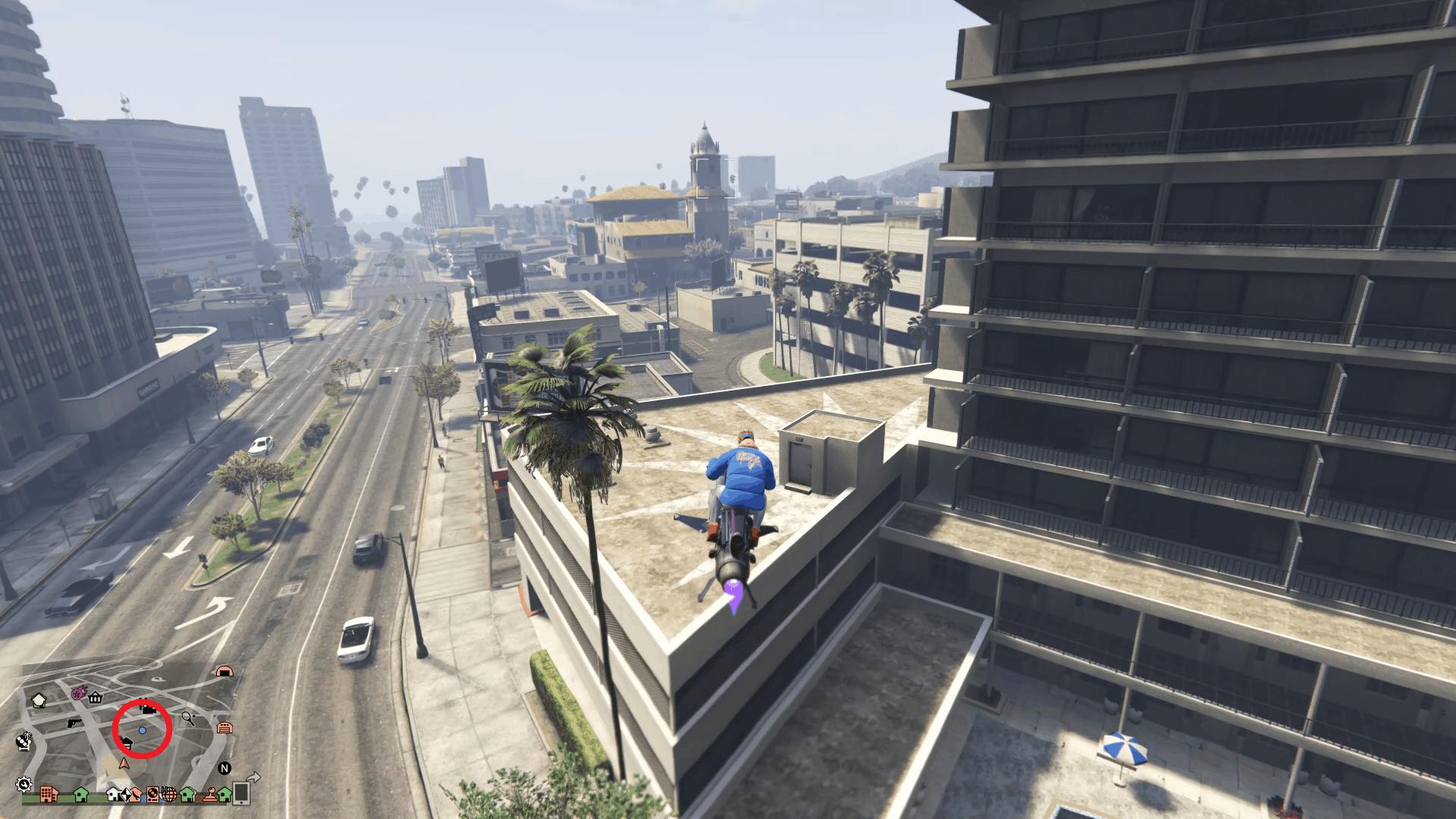Click the gear and wrench blip
This screenshot has height=819, width=1456.
pos(24,784)
